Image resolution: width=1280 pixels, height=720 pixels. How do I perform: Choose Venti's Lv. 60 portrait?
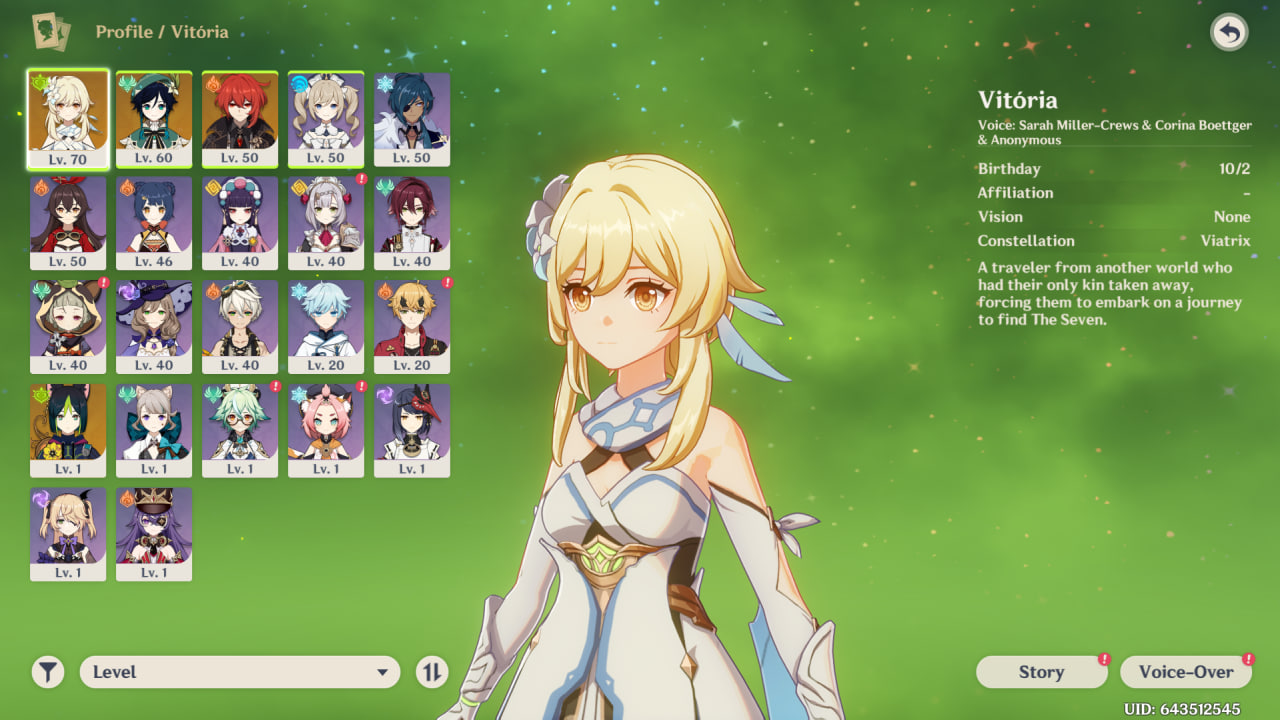(x=154, y=118)
